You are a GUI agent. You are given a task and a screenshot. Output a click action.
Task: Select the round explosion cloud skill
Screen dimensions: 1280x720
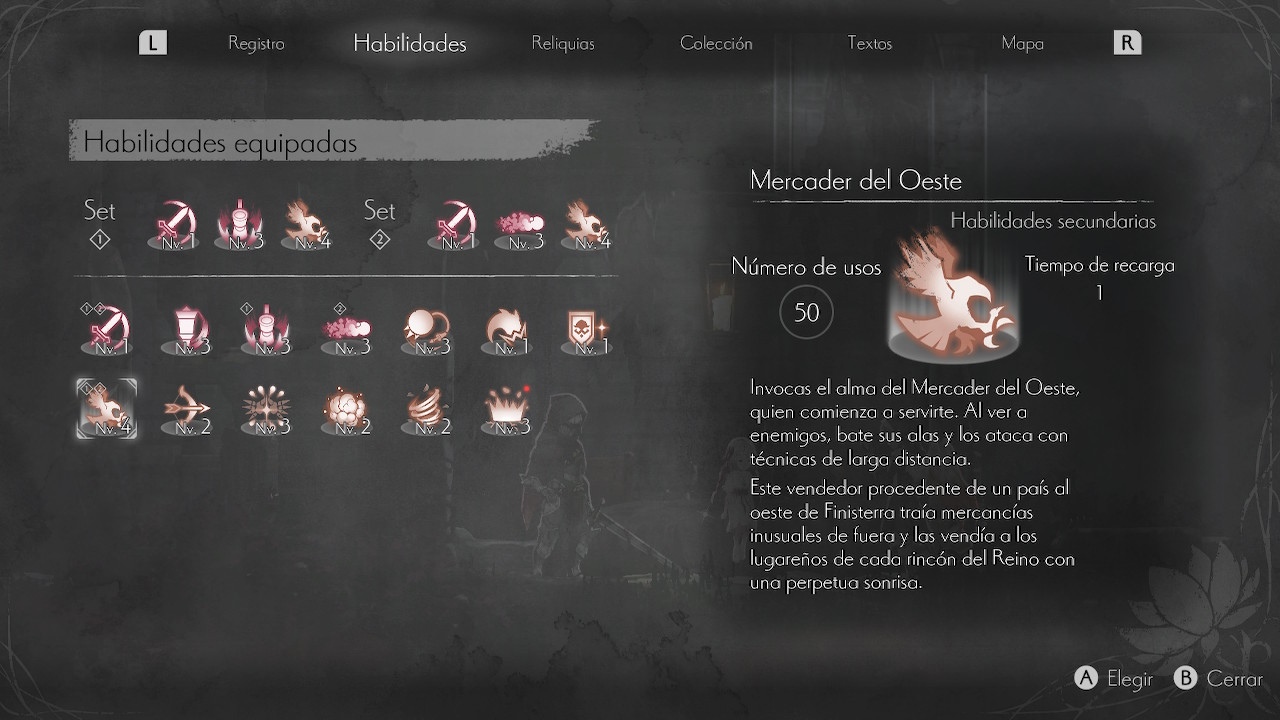tap(347, 410)
